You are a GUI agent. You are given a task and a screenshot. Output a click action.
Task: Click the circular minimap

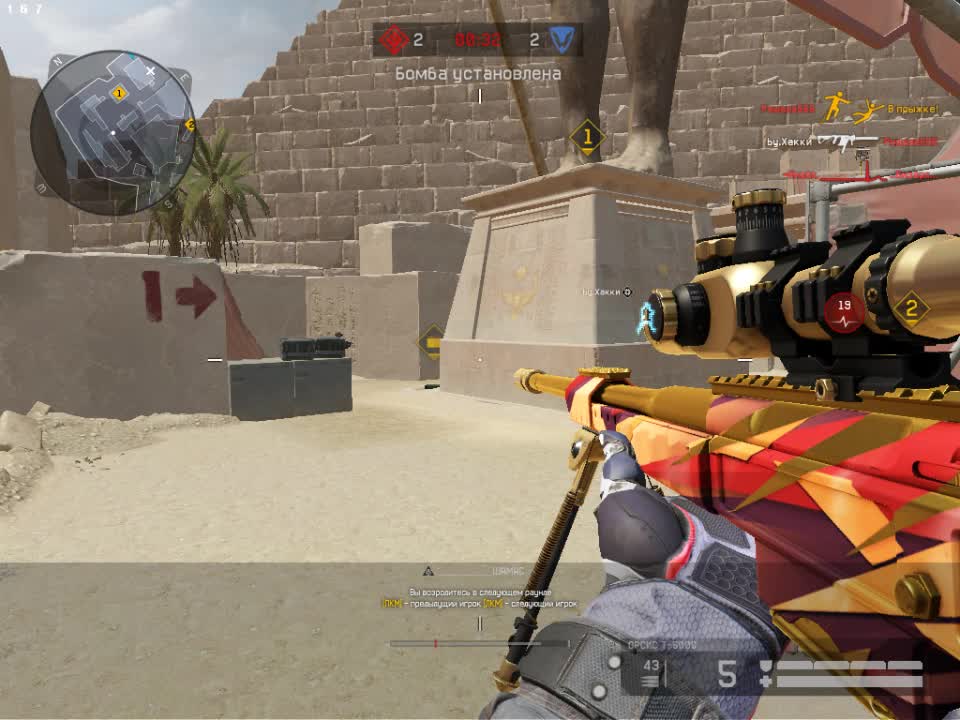(x=112, y=131)
